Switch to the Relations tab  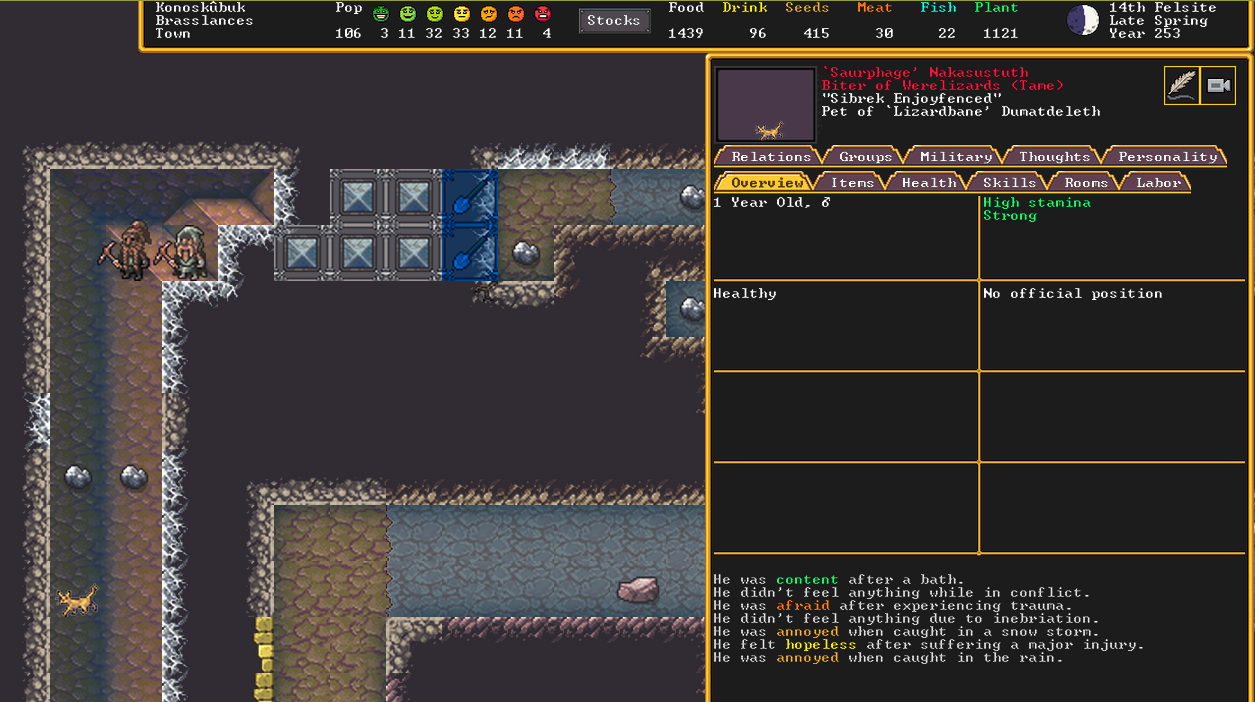tap(770, 157)
